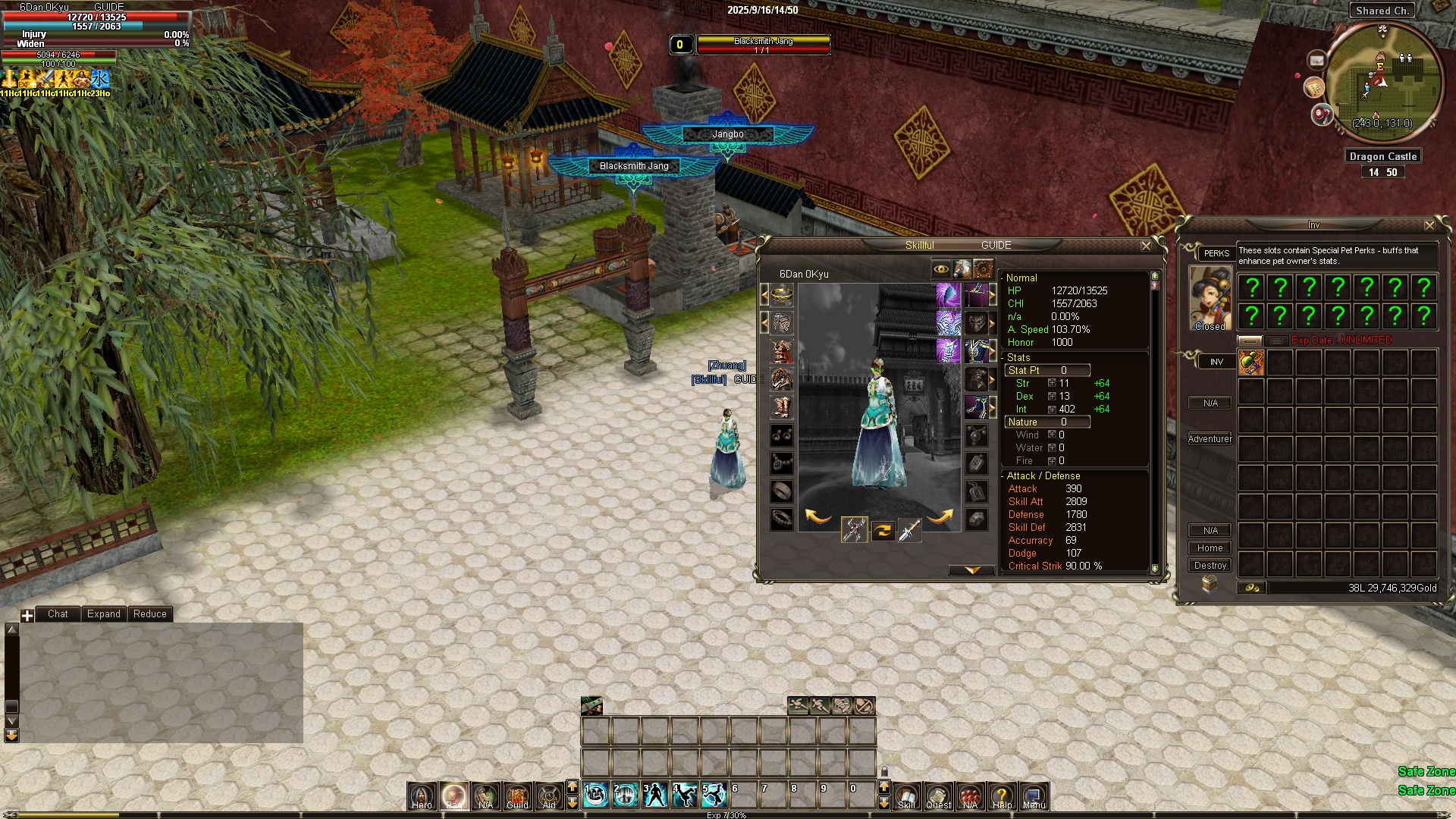Activate the skill in hotbar slot 1
Image resolution: width=1456 pixels, height=819 pixels.
[x=596, y=795]
